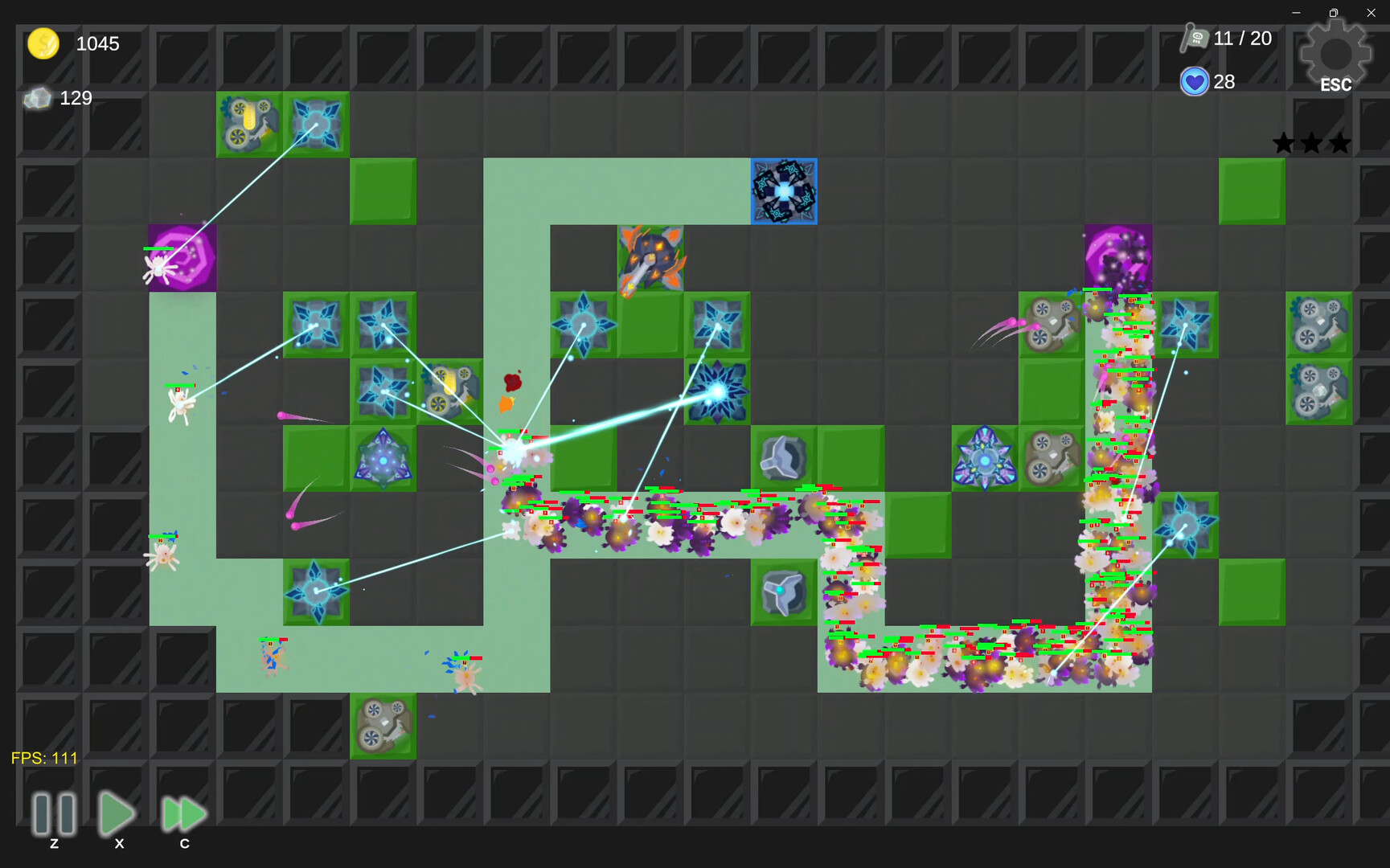Pause the game with the z button
1390x868 pixels.
click(53, 814)
